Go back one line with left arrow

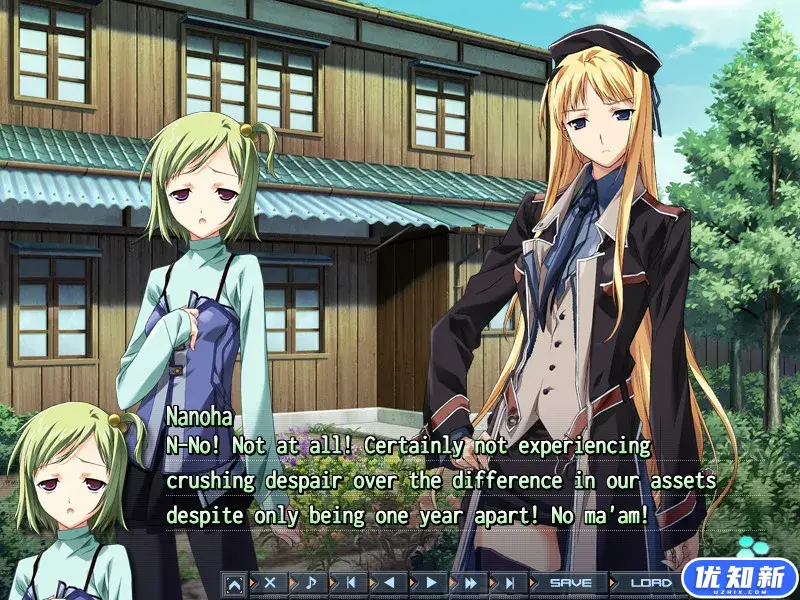390,582
